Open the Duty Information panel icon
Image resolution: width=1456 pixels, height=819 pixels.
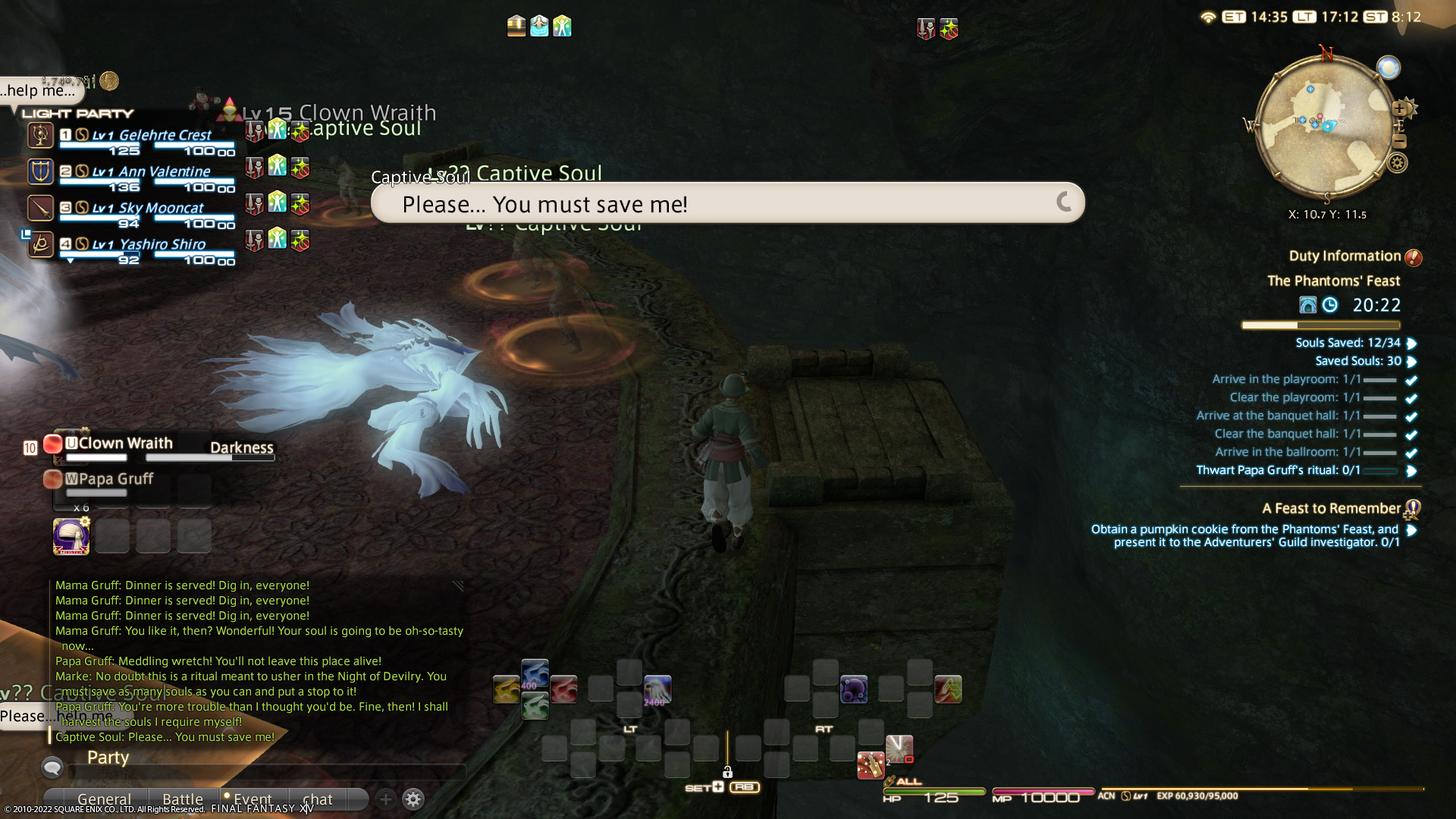pos(1413,257)
